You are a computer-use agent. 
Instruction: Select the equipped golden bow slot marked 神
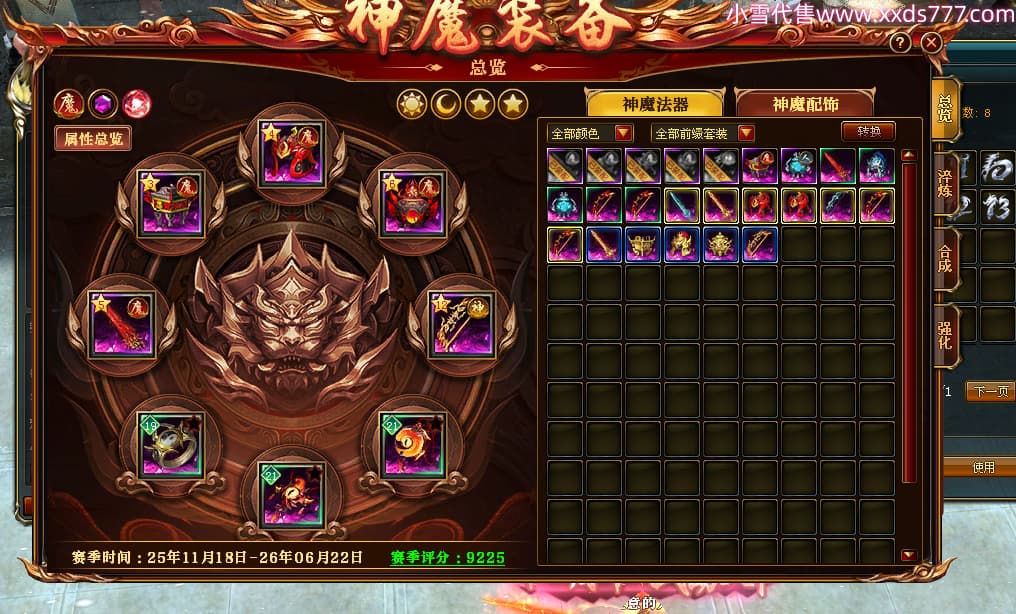461,323
